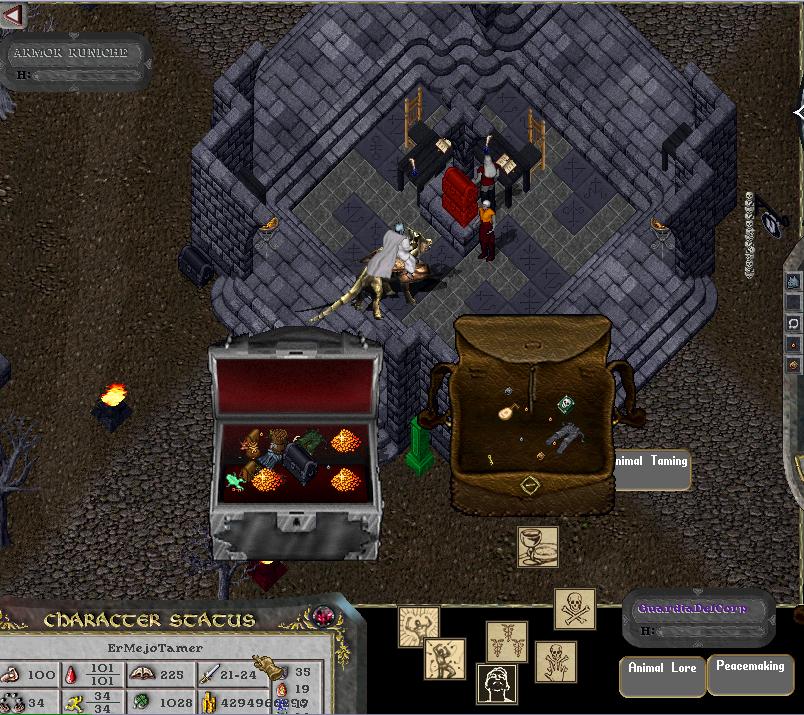804x715 pixels.
Task: Select the grey armor piece in the backpack
Action: [x=568, y=434]
